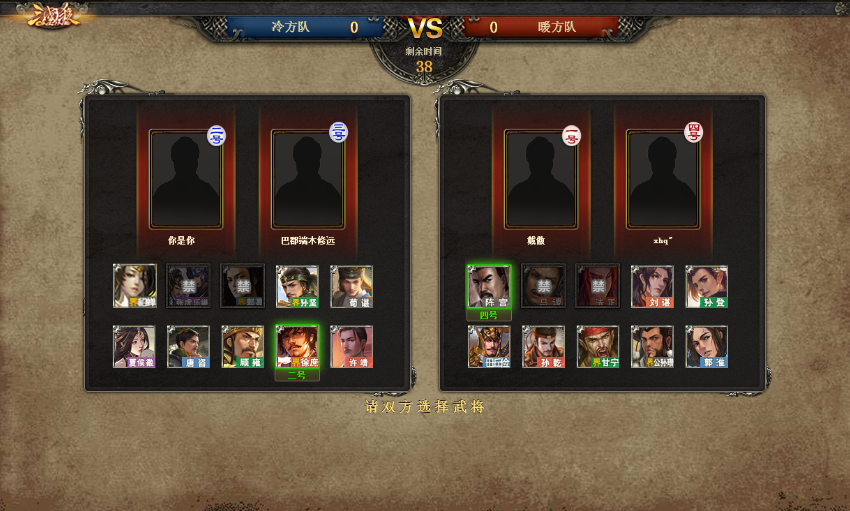
Task: Select the 界公孙瓒 hero card
Action: (x=652, y=346)
